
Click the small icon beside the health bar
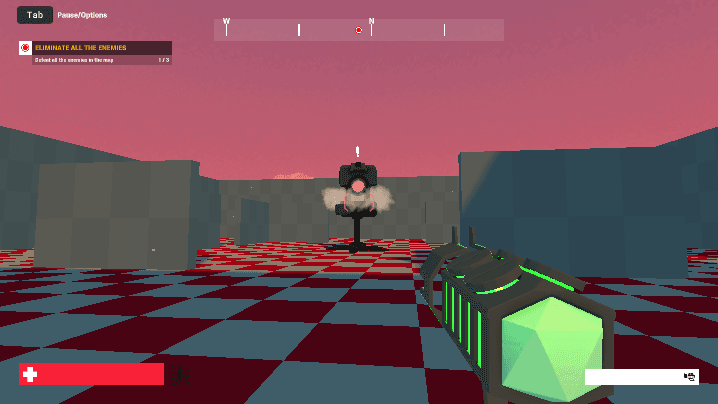(x=181, y=376)
